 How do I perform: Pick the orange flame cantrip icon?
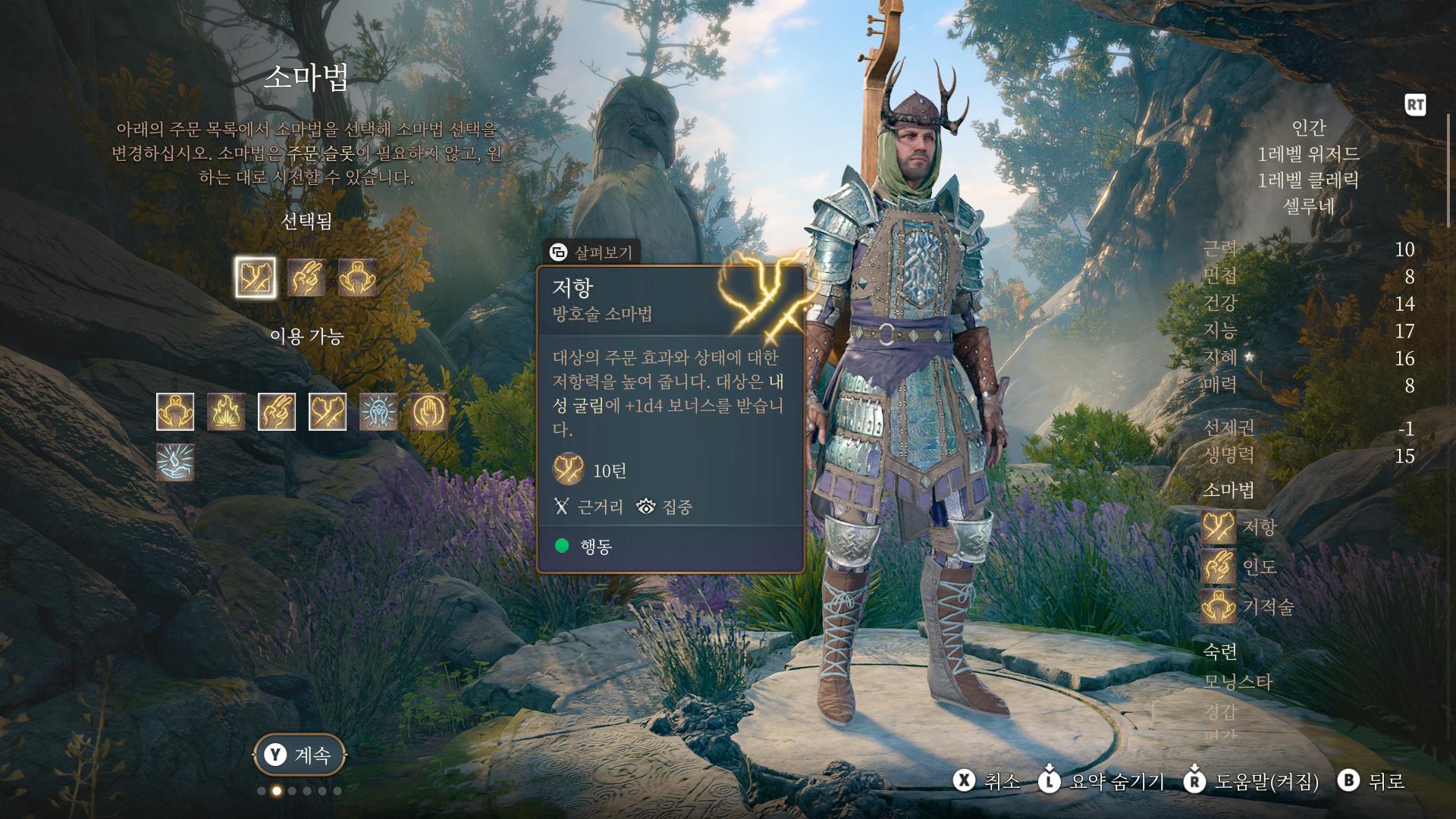226,412
